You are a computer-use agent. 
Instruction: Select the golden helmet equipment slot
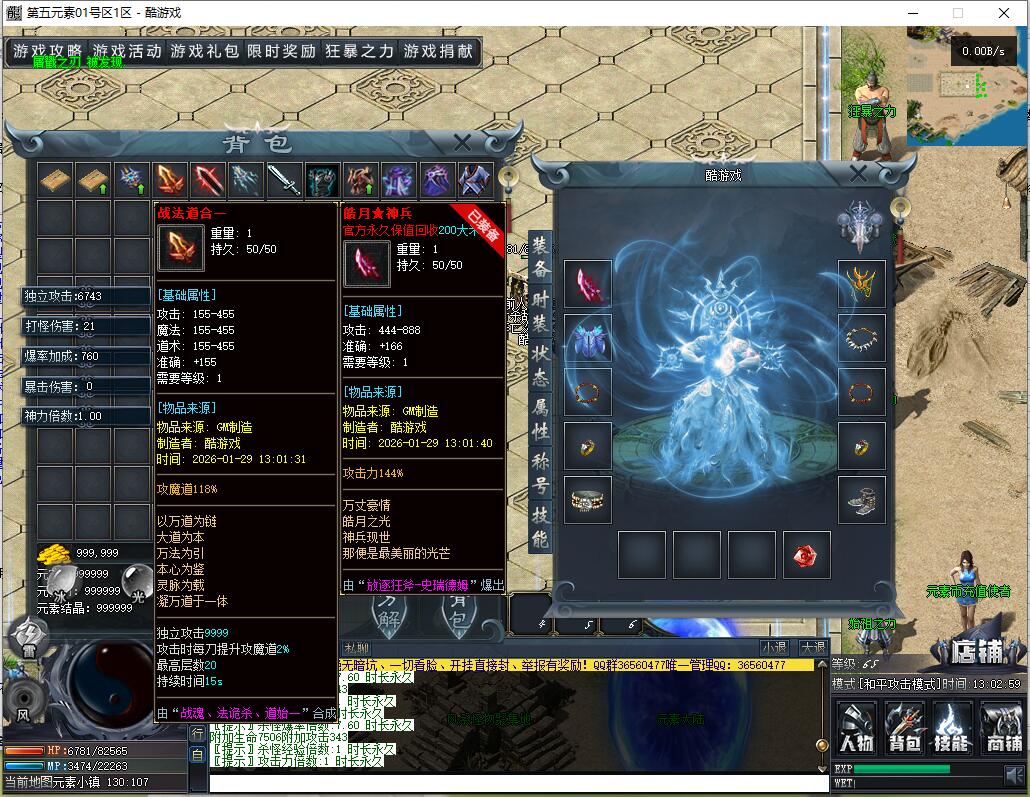(x=861, y=284)
